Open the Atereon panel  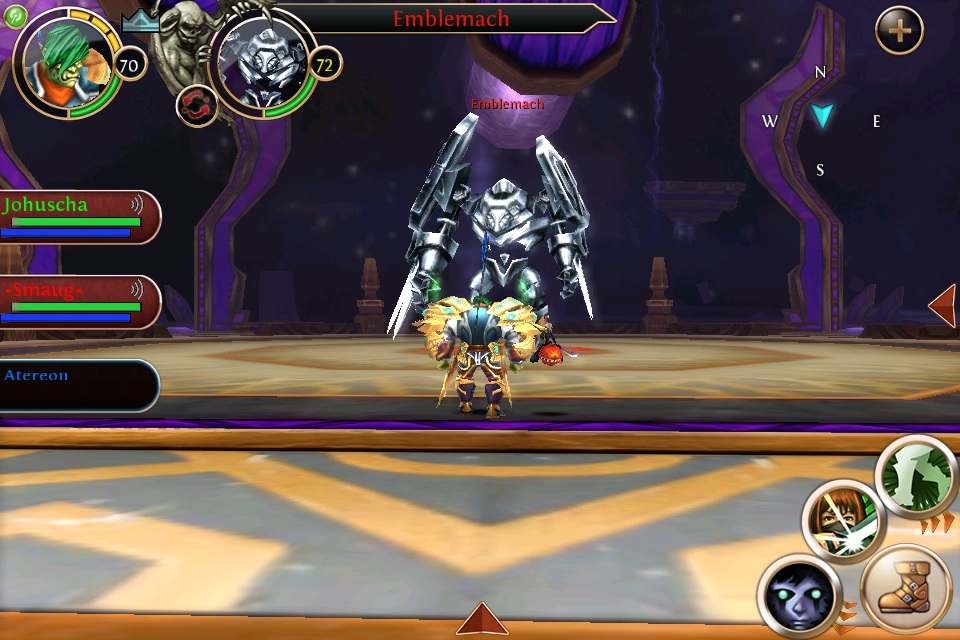click(78, 385)
